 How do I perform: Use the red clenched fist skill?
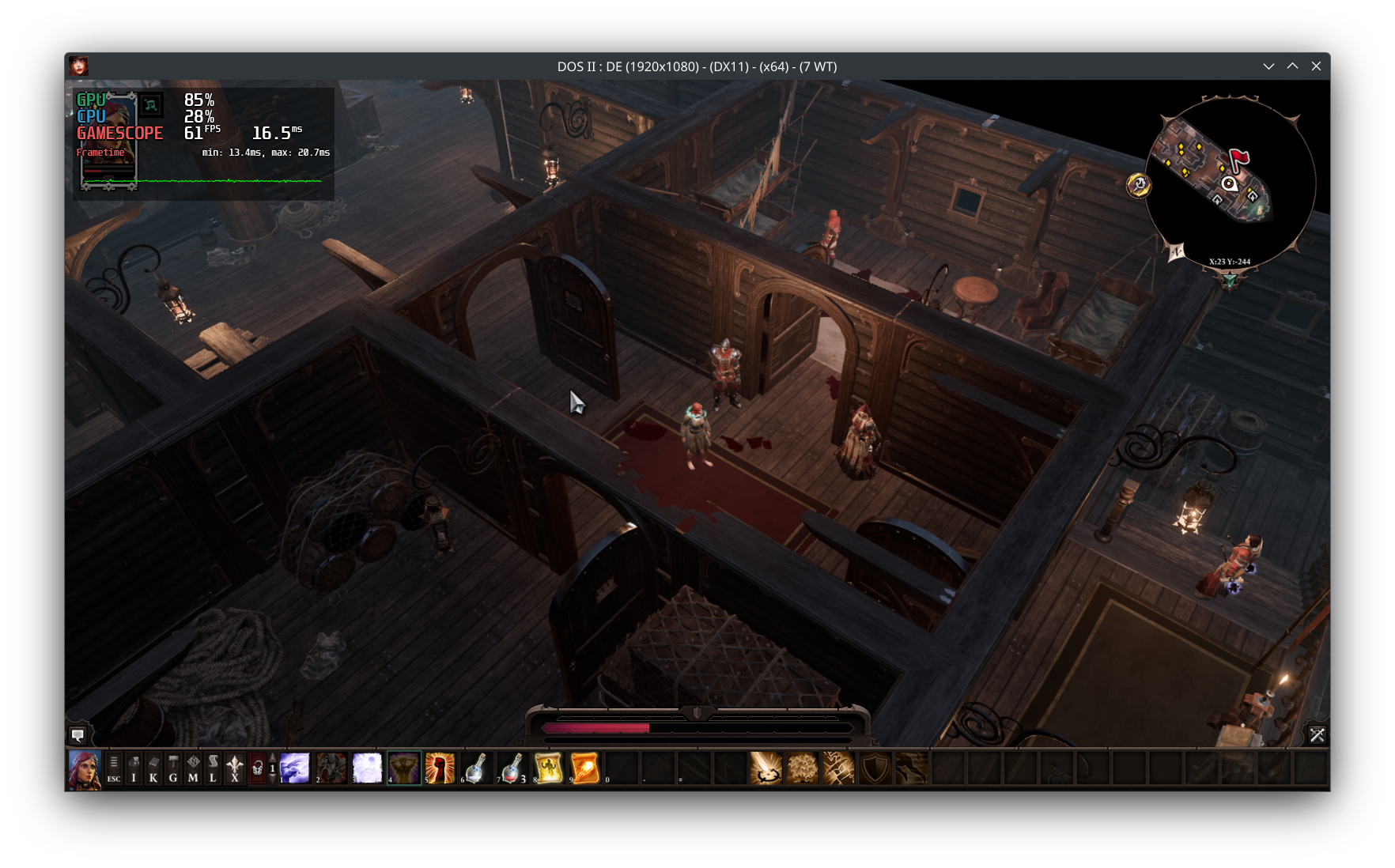pyautogui.click(x=440, y=768)
